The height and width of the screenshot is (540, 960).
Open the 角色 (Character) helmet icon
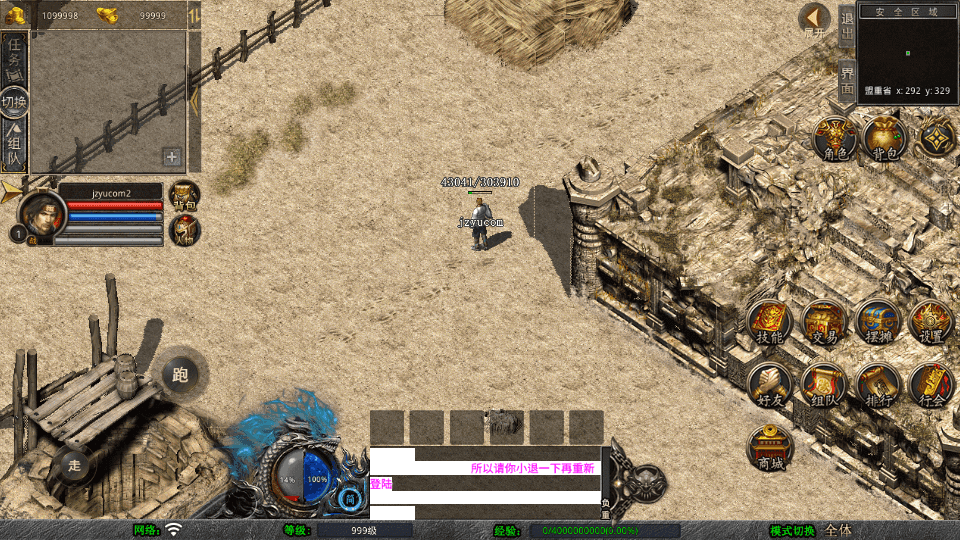pyautogui.click(x=834, y=139)
